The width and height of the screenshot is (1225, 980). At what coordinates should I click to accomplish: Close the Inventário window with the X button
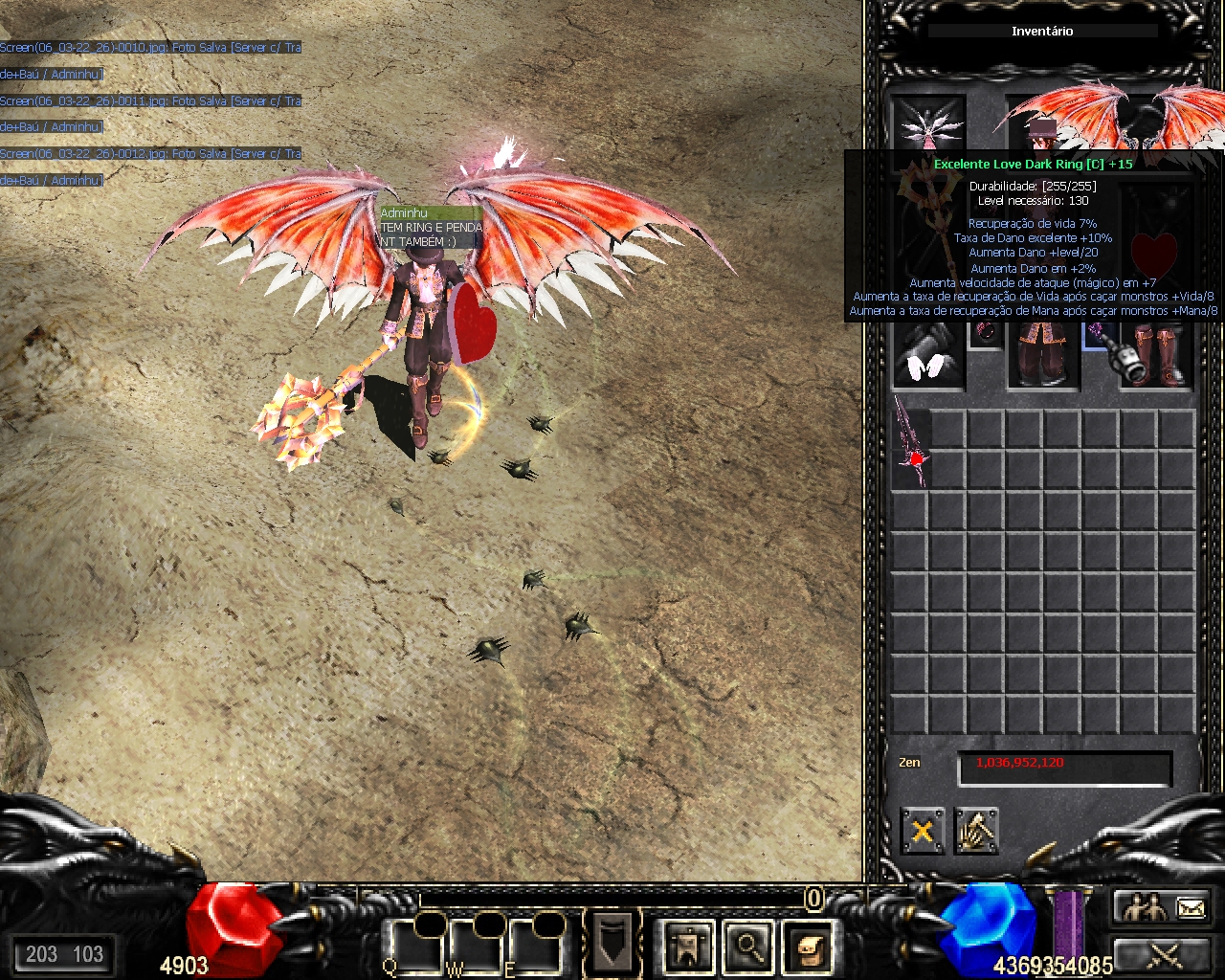[923, 831]
